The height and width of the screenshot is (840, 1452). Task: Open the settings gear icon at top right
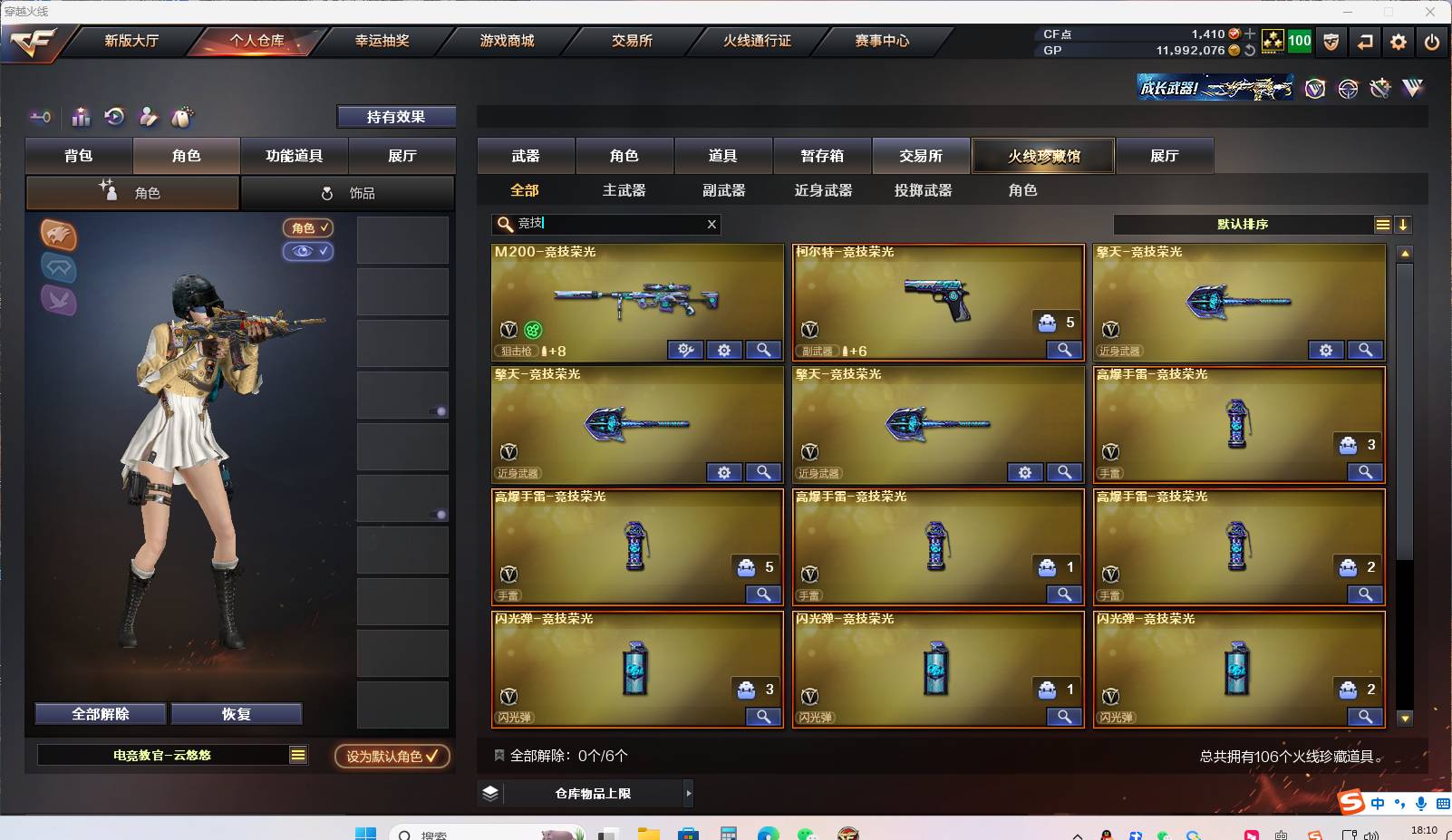coord(1399,42)
